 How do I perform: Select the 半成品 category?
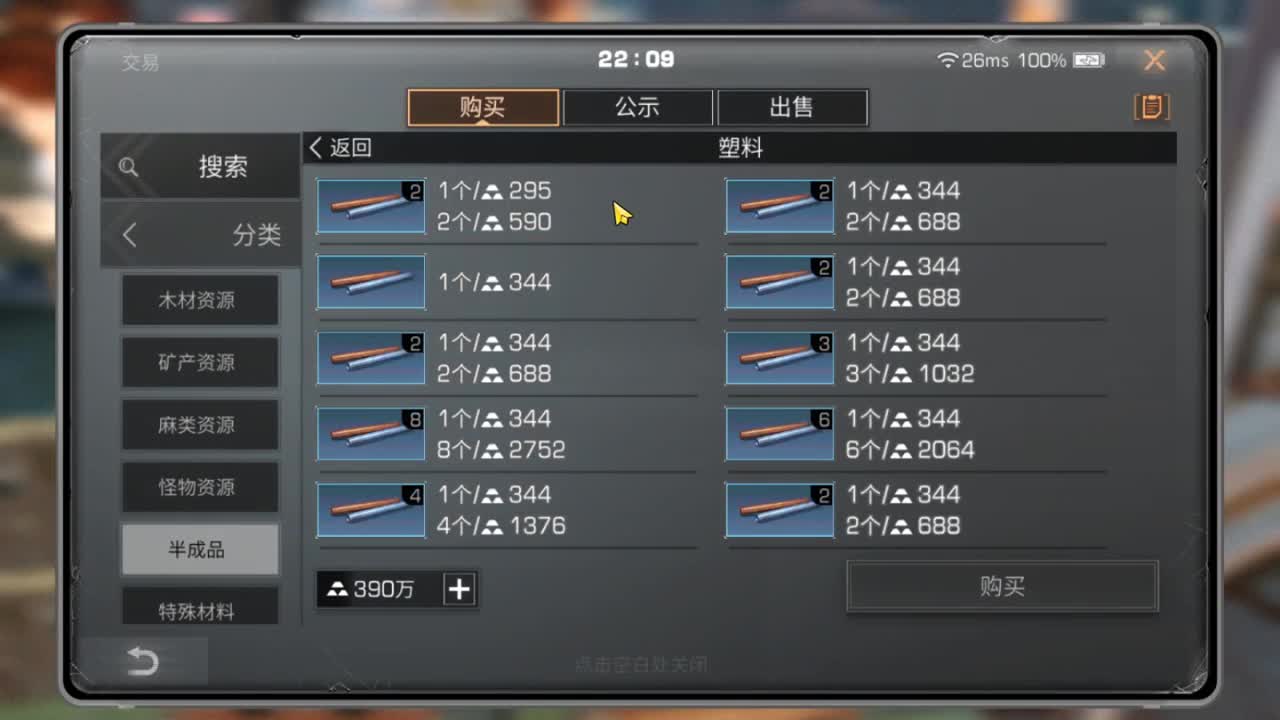pos(199,549)
